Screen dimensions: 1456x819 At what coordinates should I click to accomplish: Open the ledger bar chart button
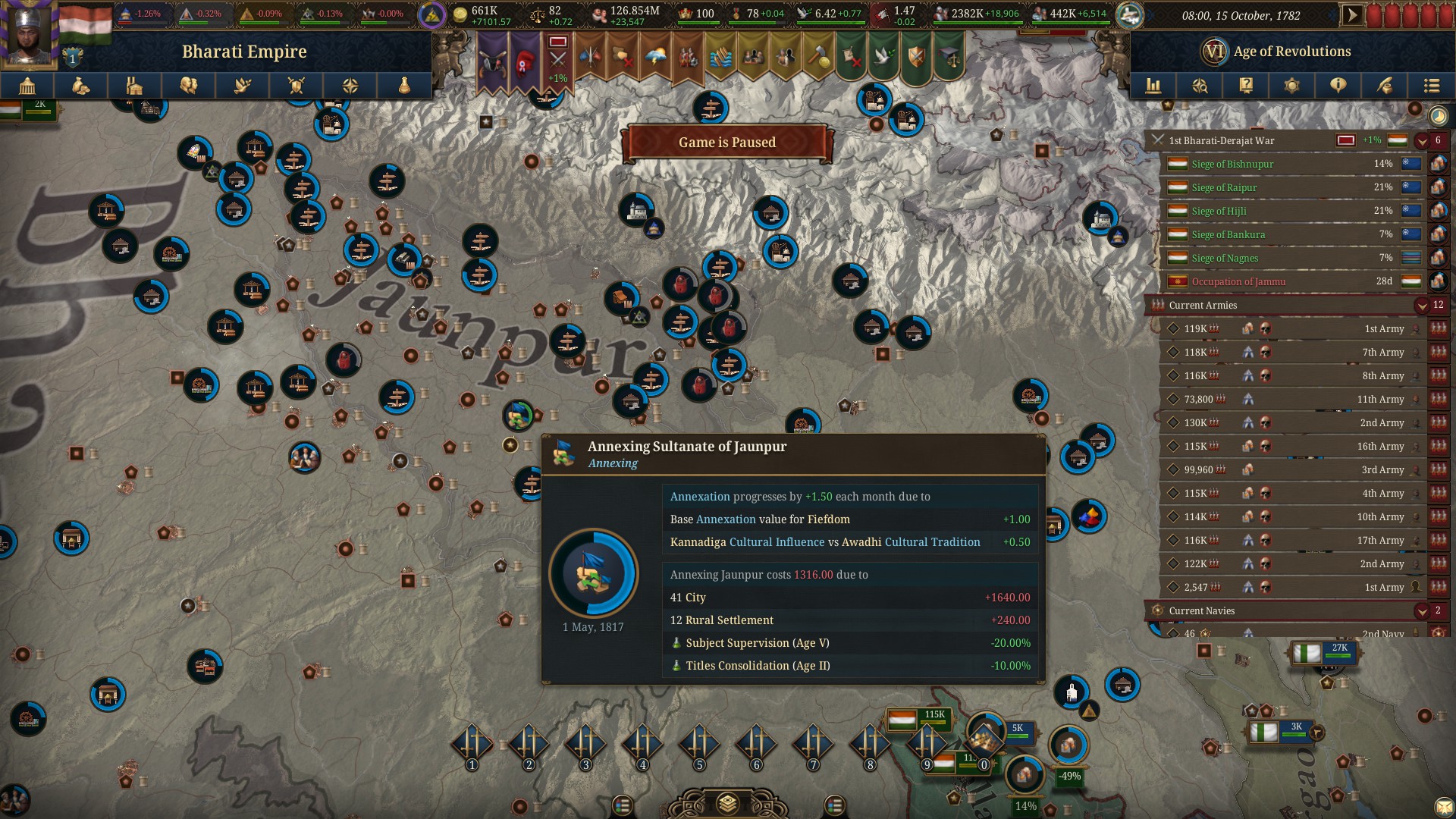coord(1153,86)
